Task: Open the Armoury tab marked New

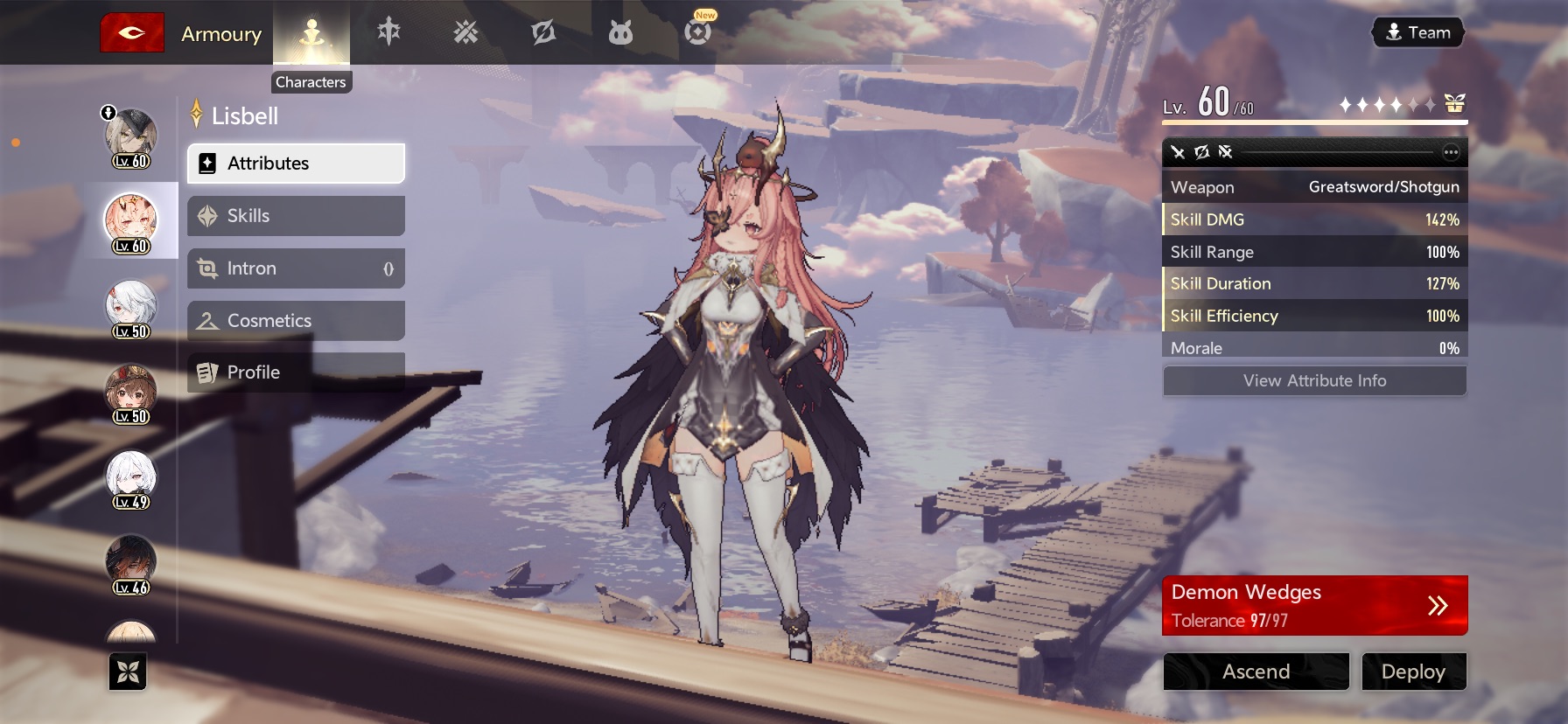Action: (x=697, y=31)
